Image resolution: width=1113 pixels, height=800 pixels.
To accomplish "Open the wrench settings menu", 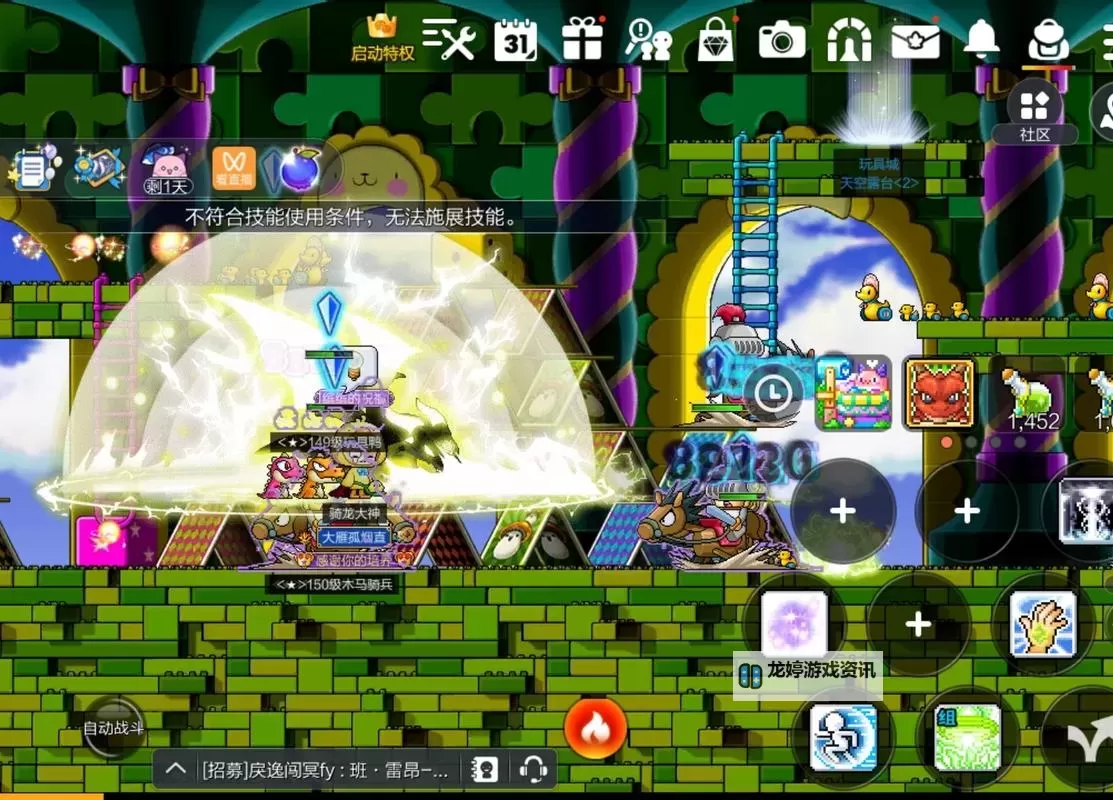I will (449, 39).
